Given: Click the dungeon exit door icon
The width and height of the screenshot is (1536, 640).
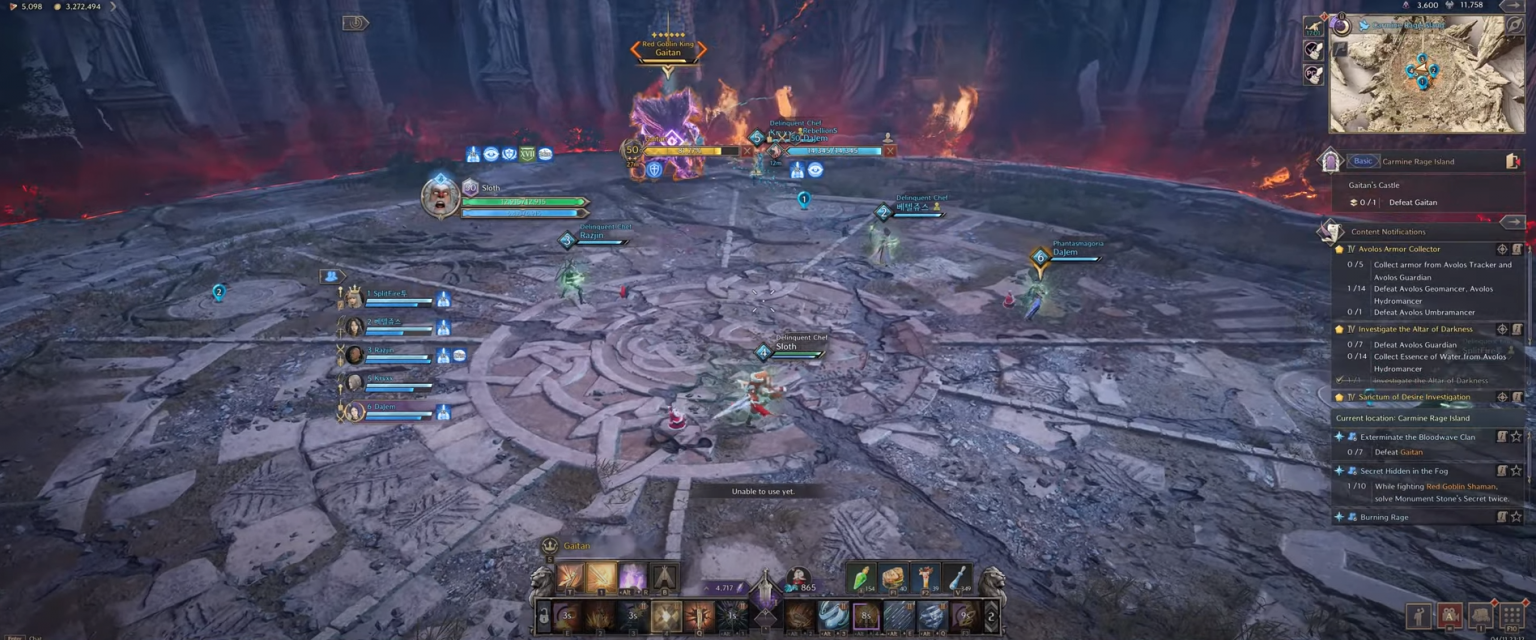Looking at the screenshot, I should [1512, 161].
